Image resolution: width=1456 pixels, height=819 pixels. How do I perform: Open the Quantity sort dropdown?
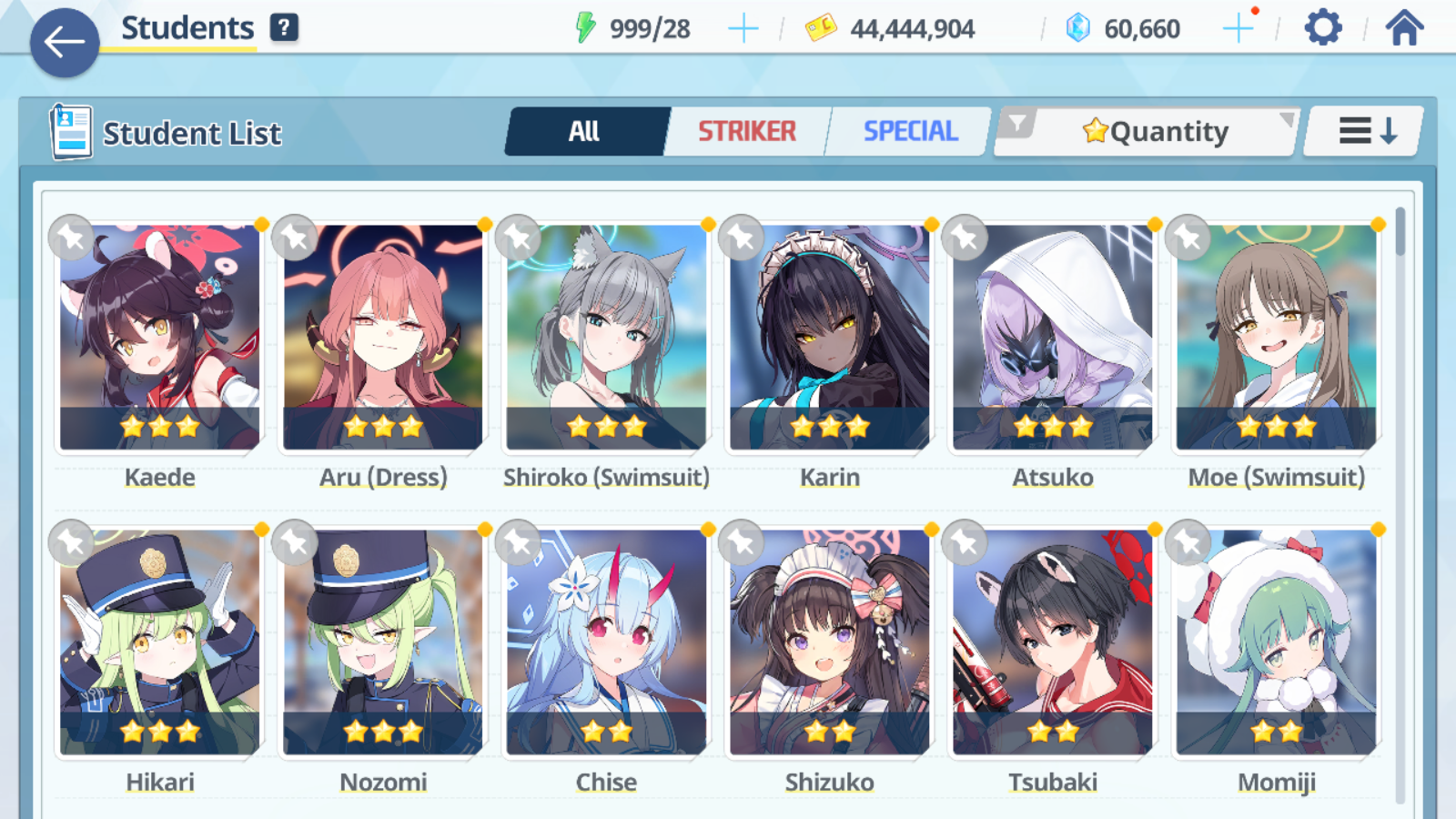(1154, 132)
